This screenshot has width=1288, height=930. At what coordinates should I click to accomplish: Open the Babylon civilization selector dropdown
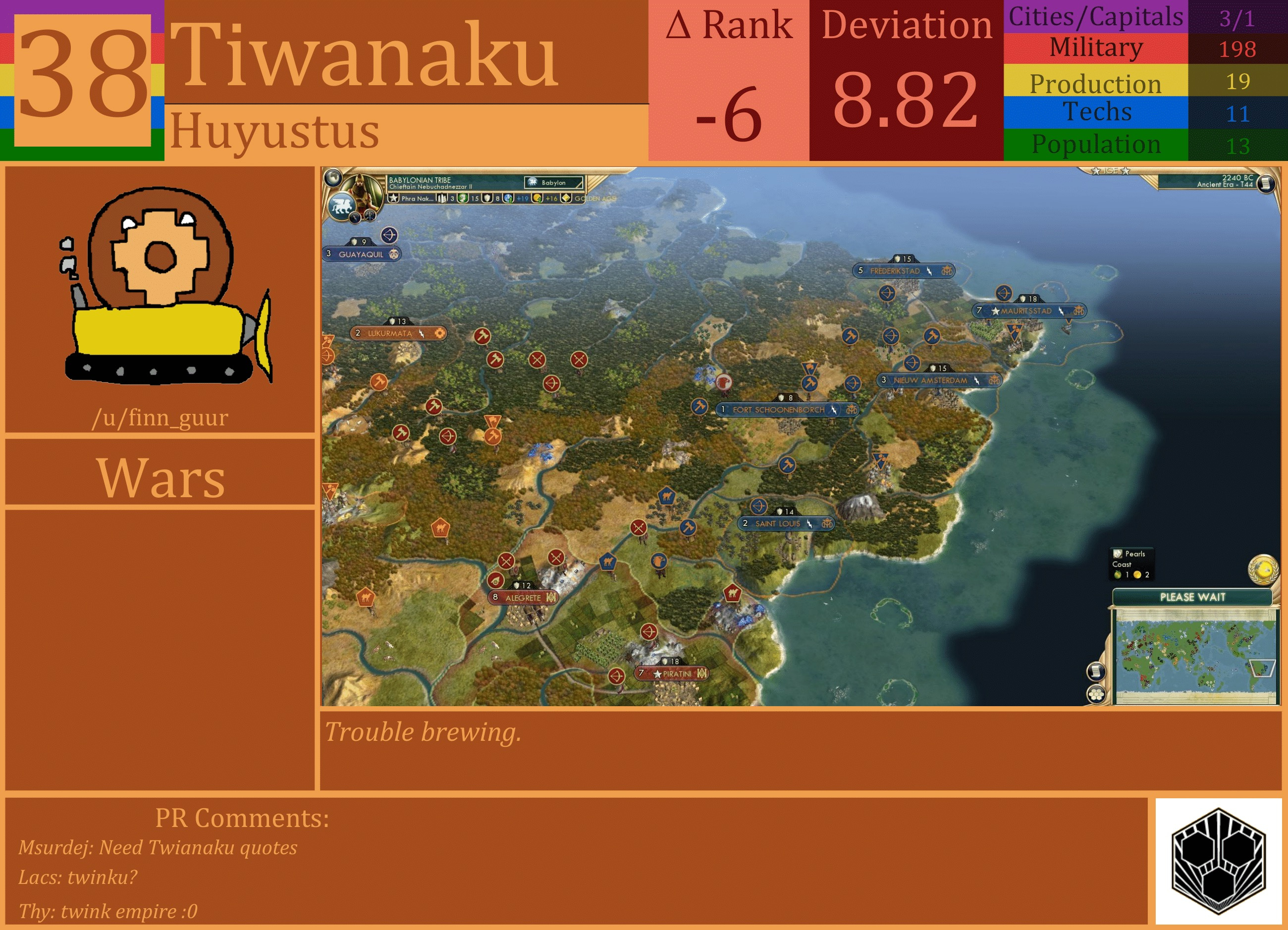(555, 183)
